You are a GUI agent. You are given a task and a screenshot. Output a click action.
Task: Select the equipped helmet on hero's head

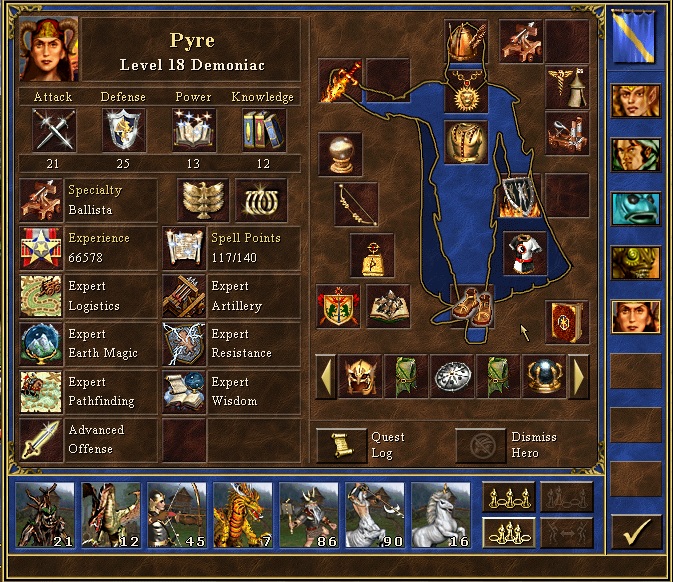(x=462, y=40)
